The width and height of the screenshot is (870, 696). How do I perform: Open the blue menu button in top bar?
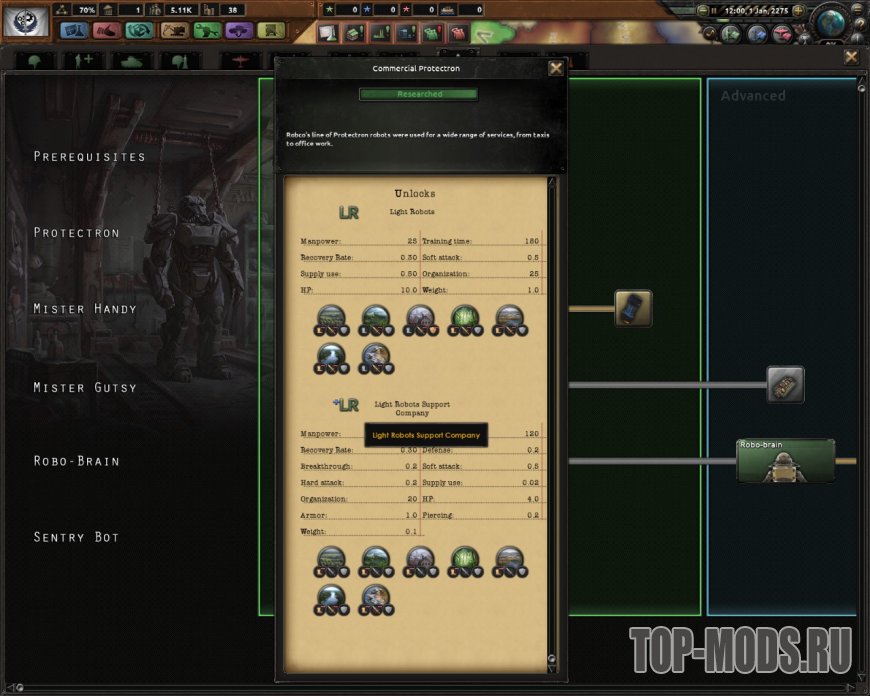point(75,31)
